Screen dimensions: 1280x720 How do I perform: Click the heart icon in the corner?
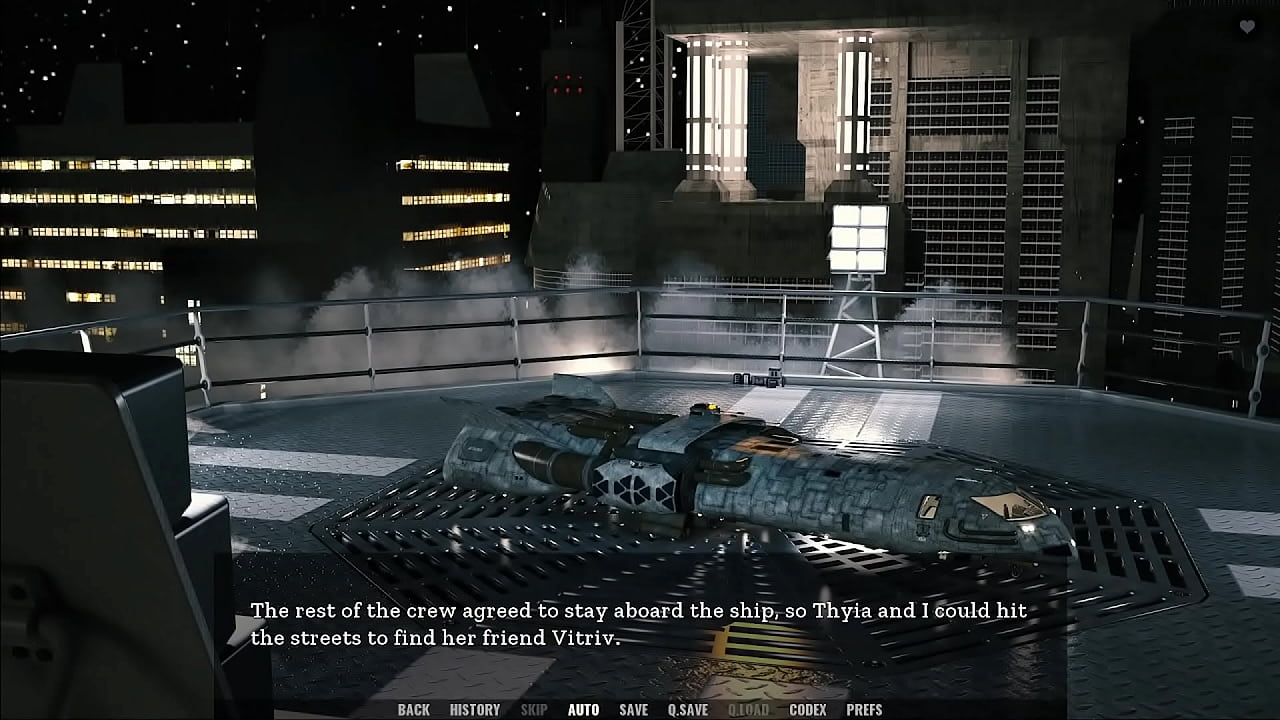point(1247,27)
